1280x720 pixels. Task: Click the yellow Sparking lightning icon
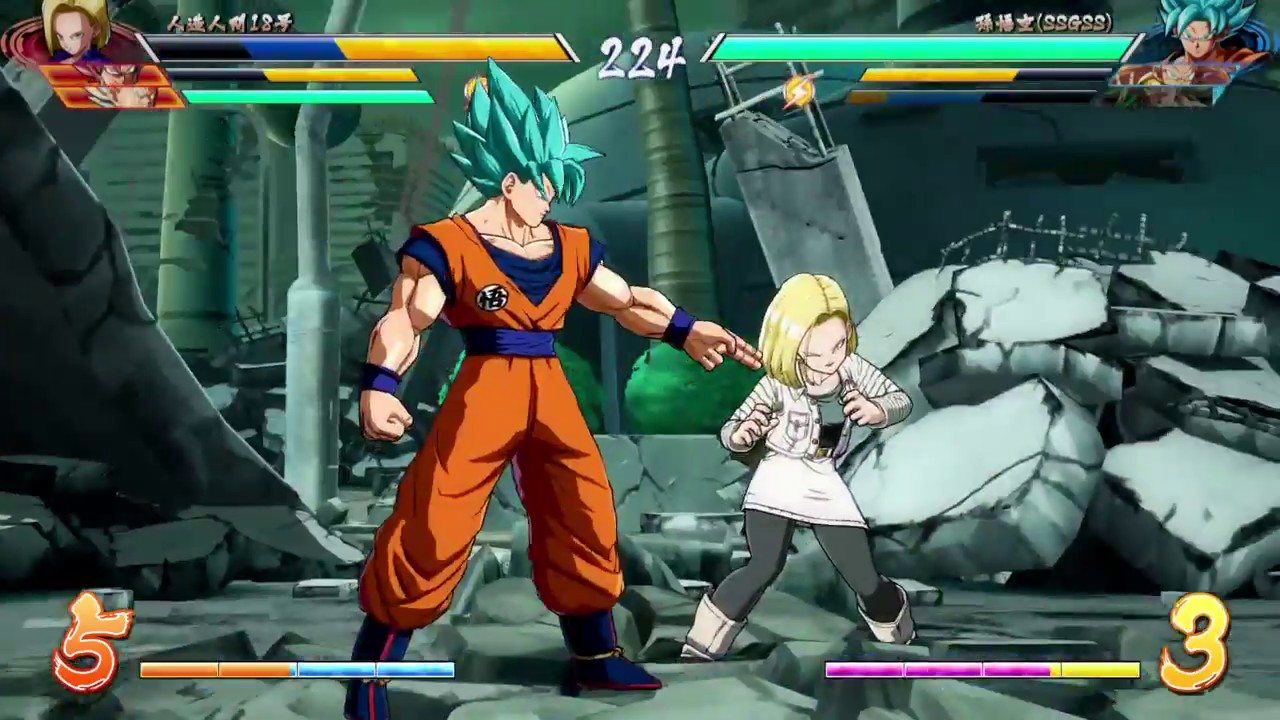click(x=800, y=89)
